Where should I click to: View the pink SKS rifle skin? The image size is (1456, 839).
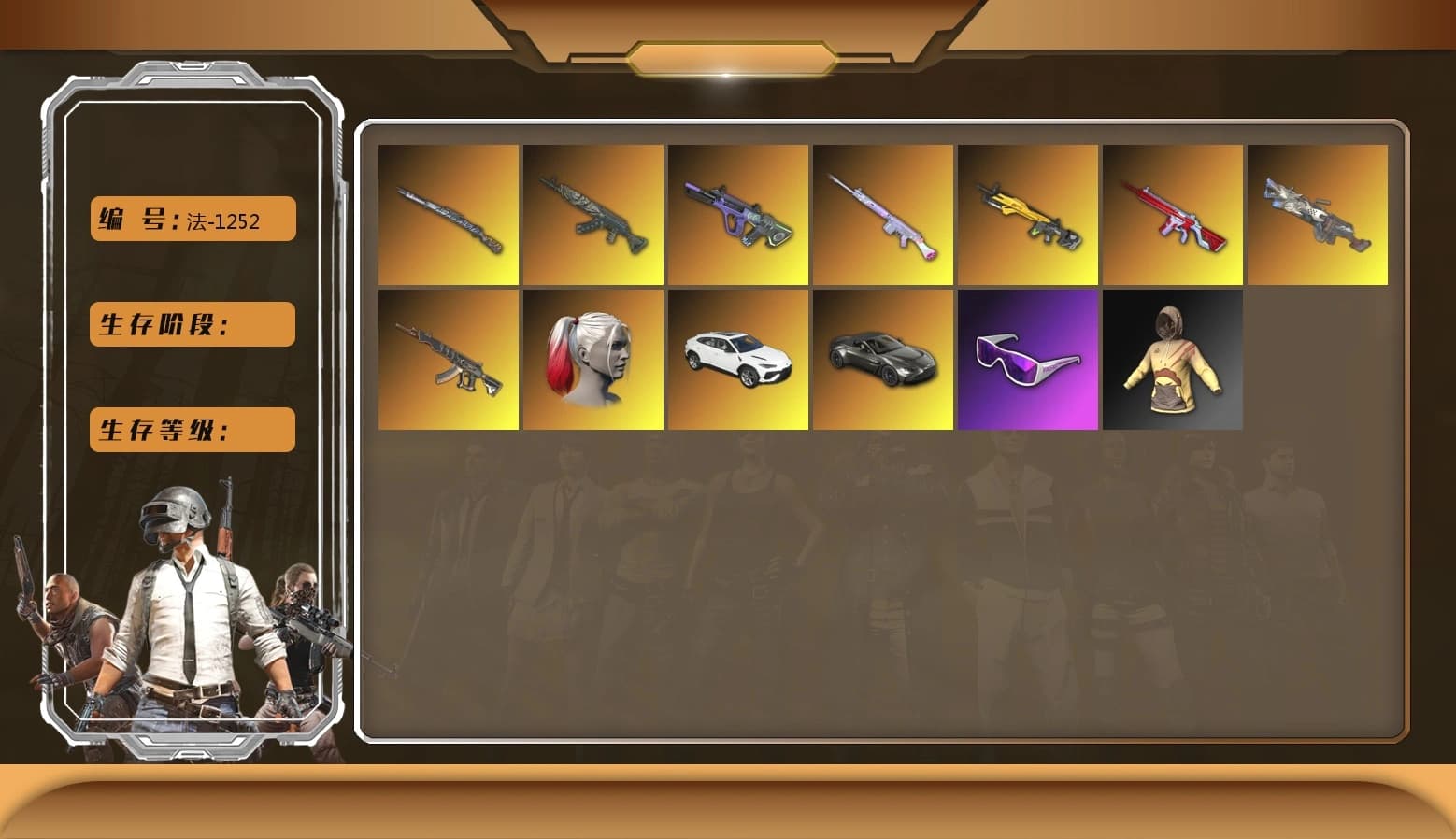tap(882, 215)
